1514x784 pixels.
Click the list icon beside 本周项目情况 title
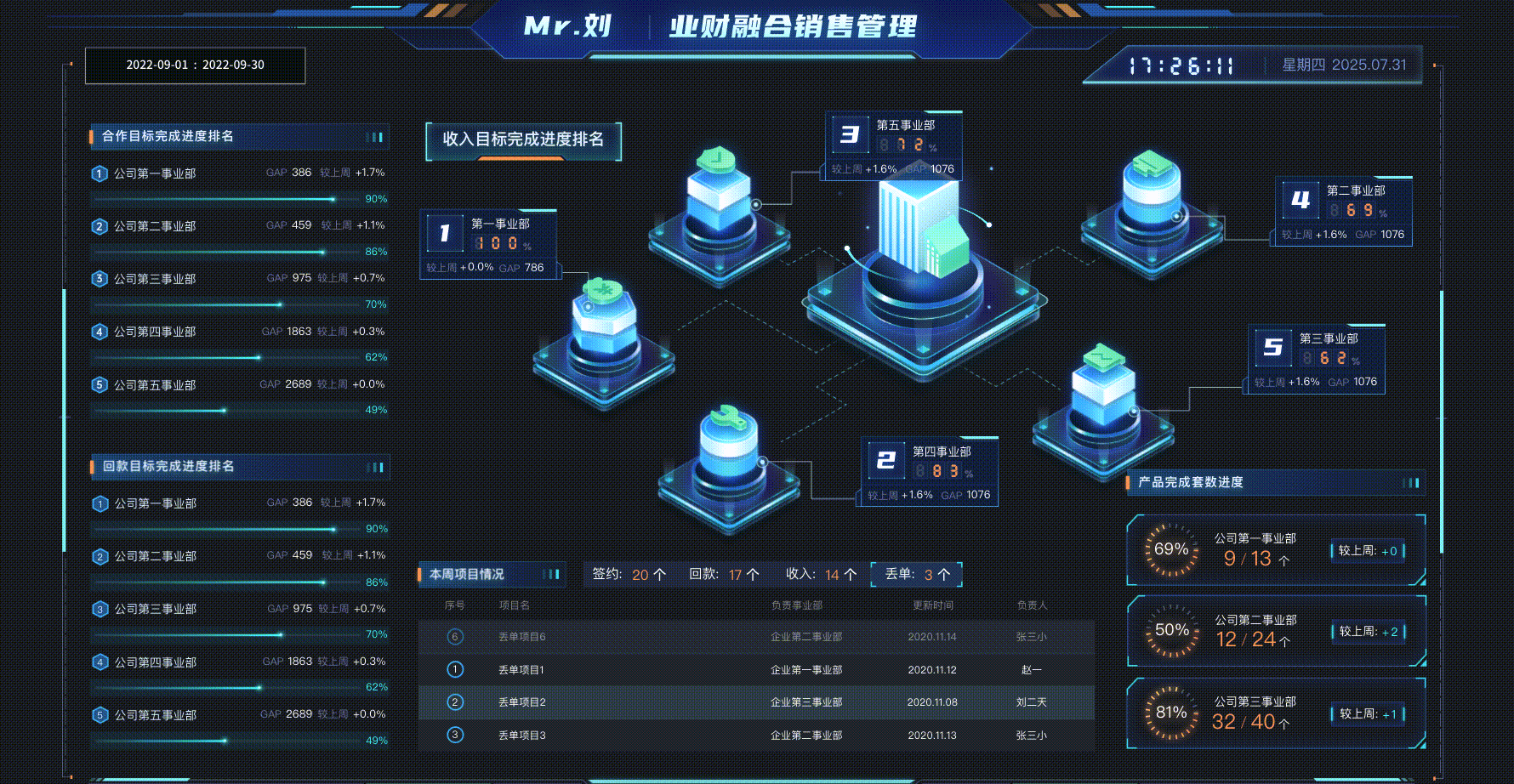tap(549, 574)
